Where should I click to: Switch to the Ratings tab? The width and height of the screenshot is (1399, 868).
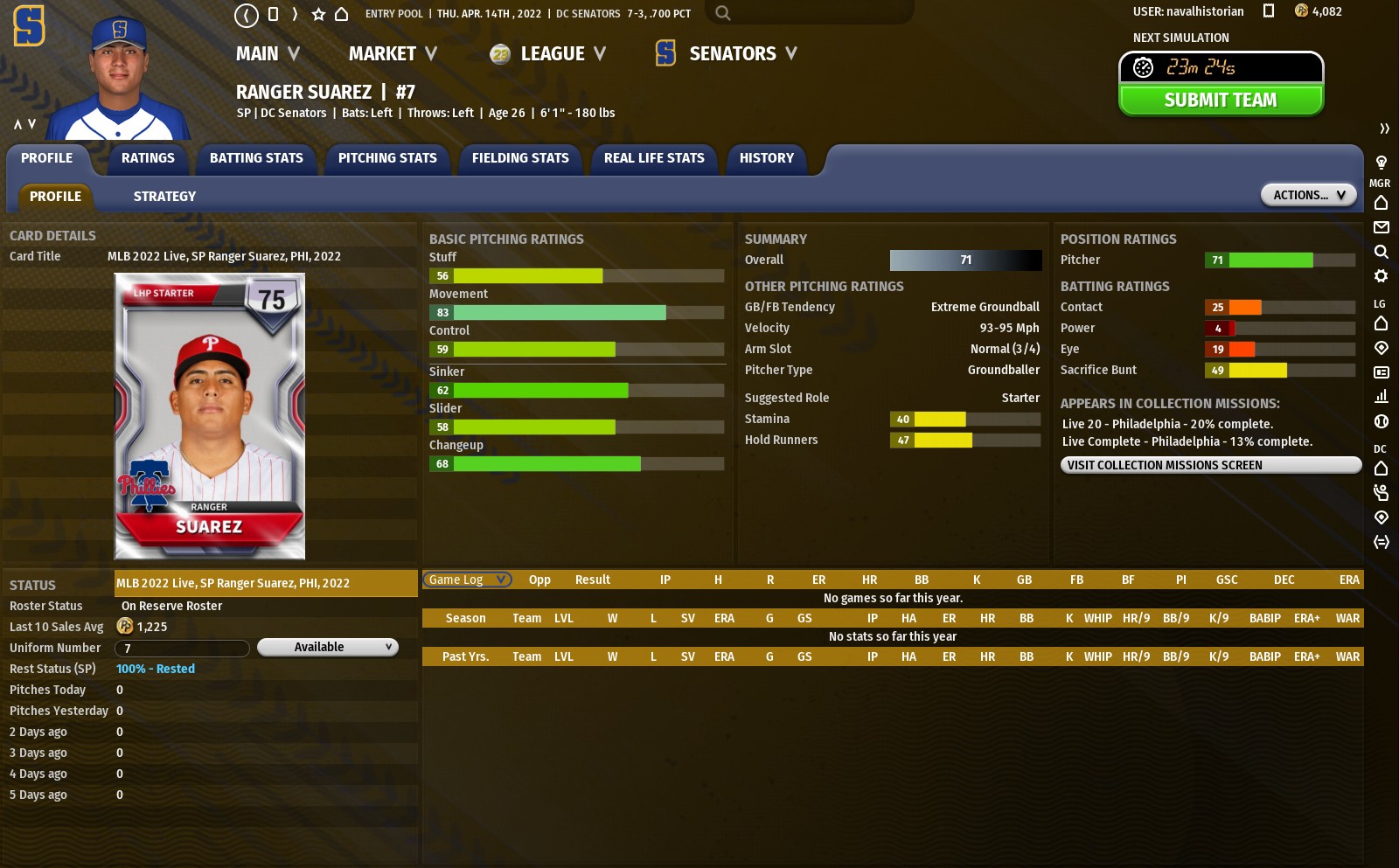[148, 158]
